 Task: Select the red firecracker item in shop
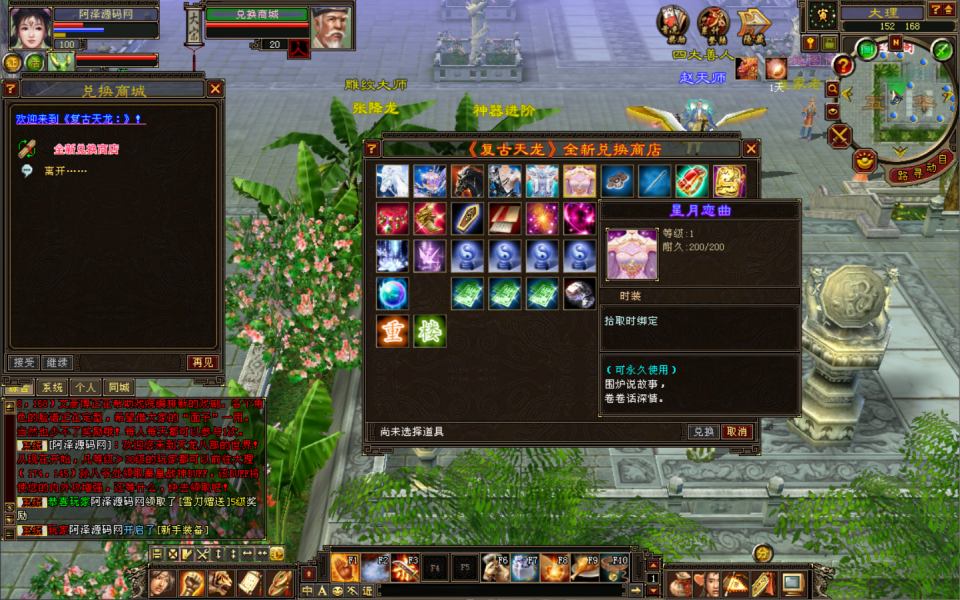[691, 181]
